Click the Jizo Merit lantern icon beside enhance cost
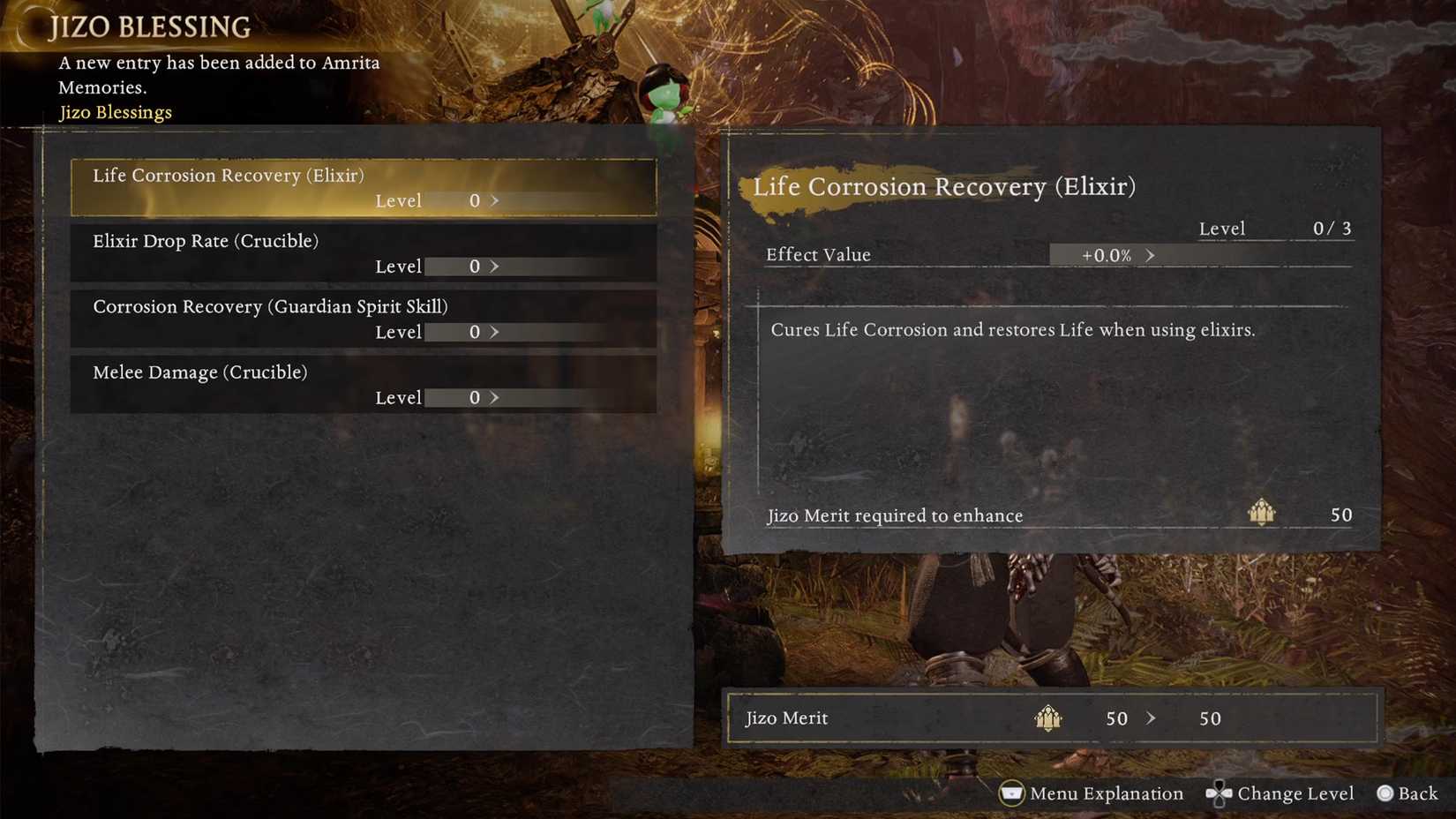Screen dimensions: 1456x819 1261,513
